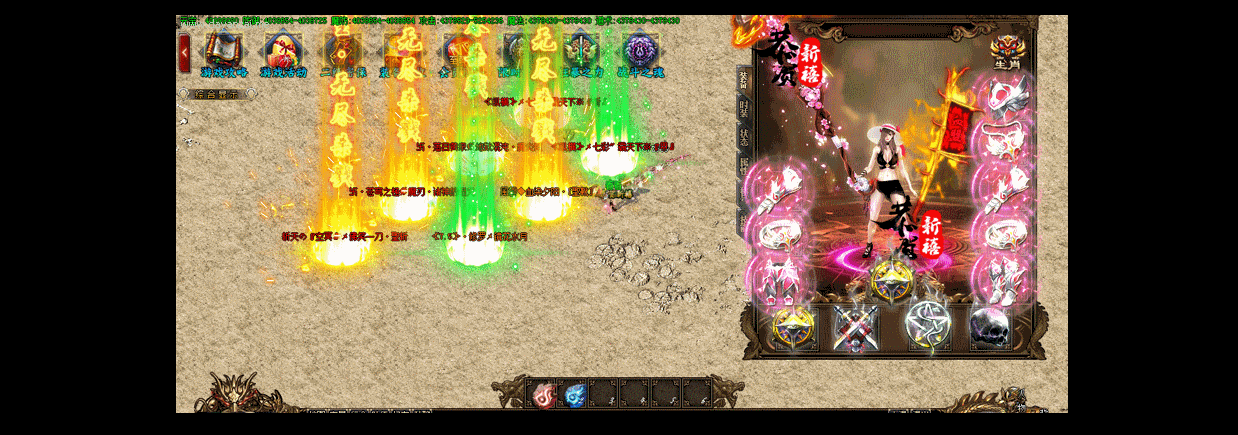The width and height of the screenshot is (1238, 435).
Task: Use the red potion hotbar slot
Action: pos(543,394)
